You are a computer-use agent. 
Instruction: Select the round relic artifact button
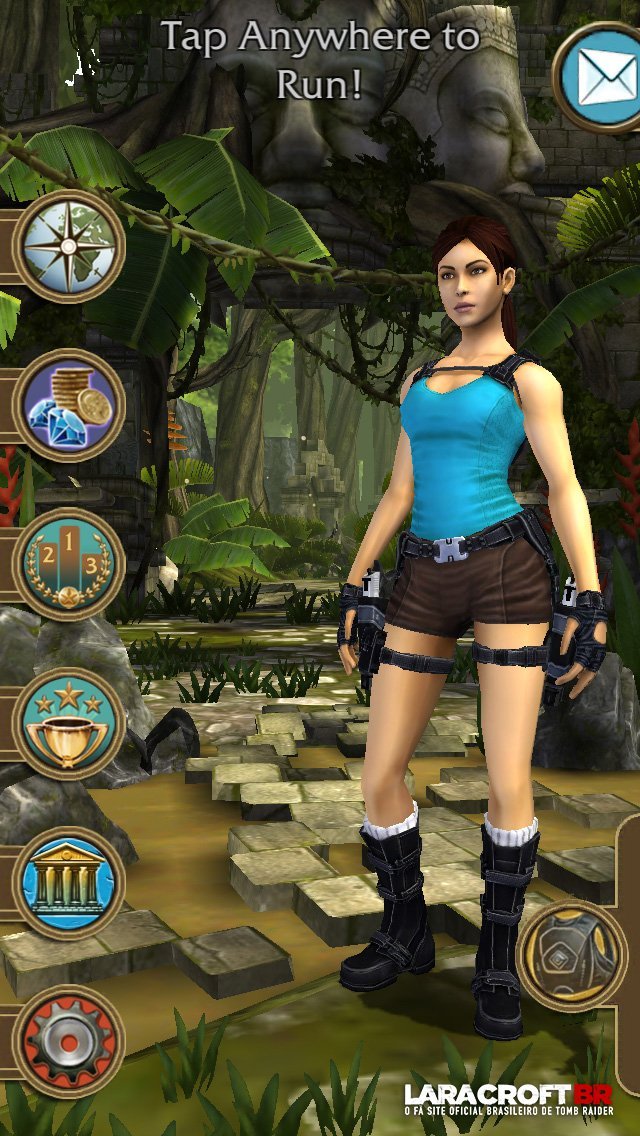[574, 955]
